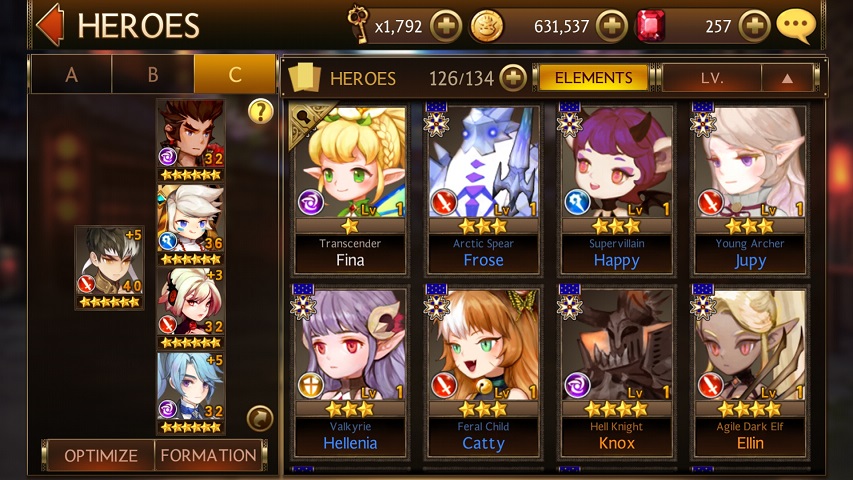Open the yellow question mark help

click(260, 111)
